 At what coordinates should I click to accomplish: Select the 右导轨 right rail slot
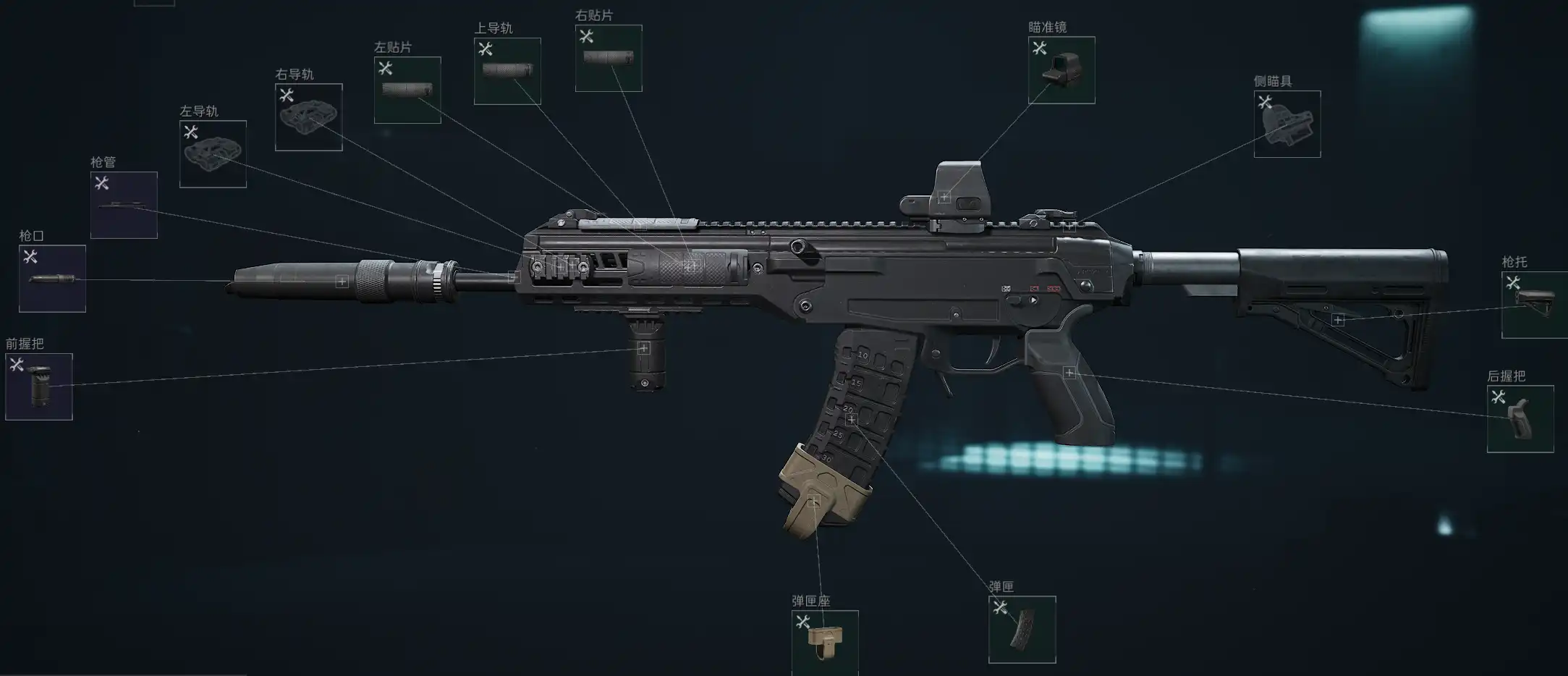click(308, 117)
